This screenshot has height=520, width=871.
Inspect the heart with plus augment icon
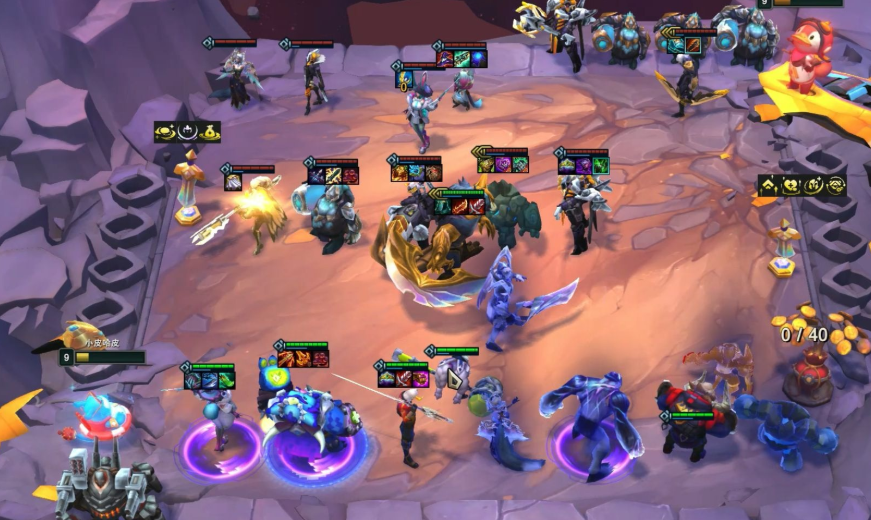(791, 185)
